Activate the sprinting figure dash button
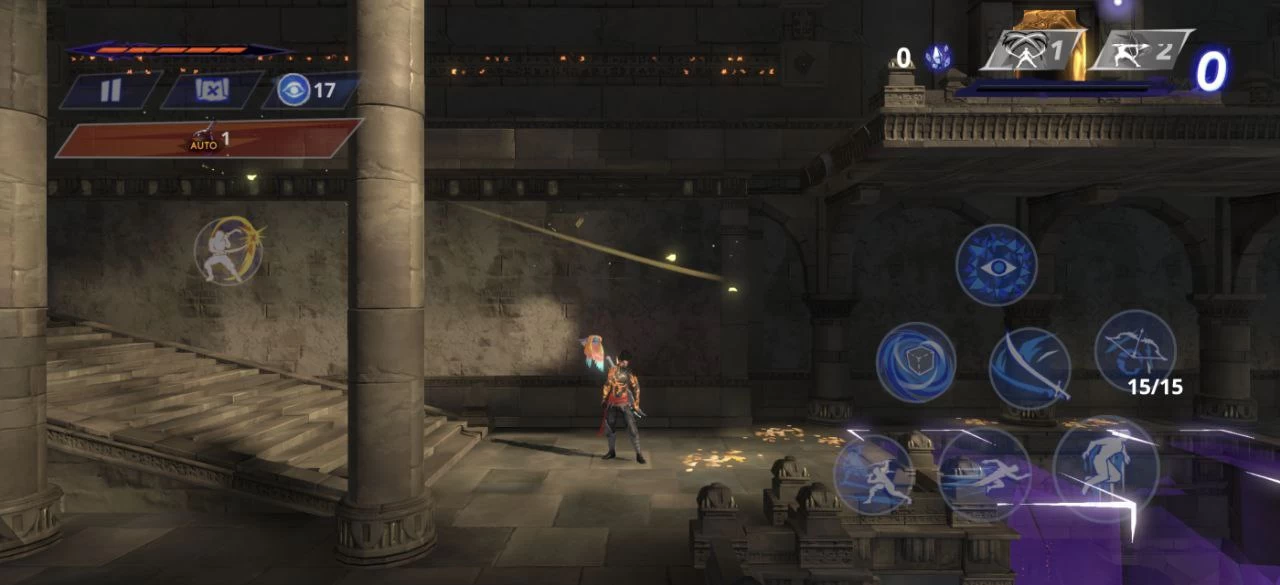 coord(984,475)
